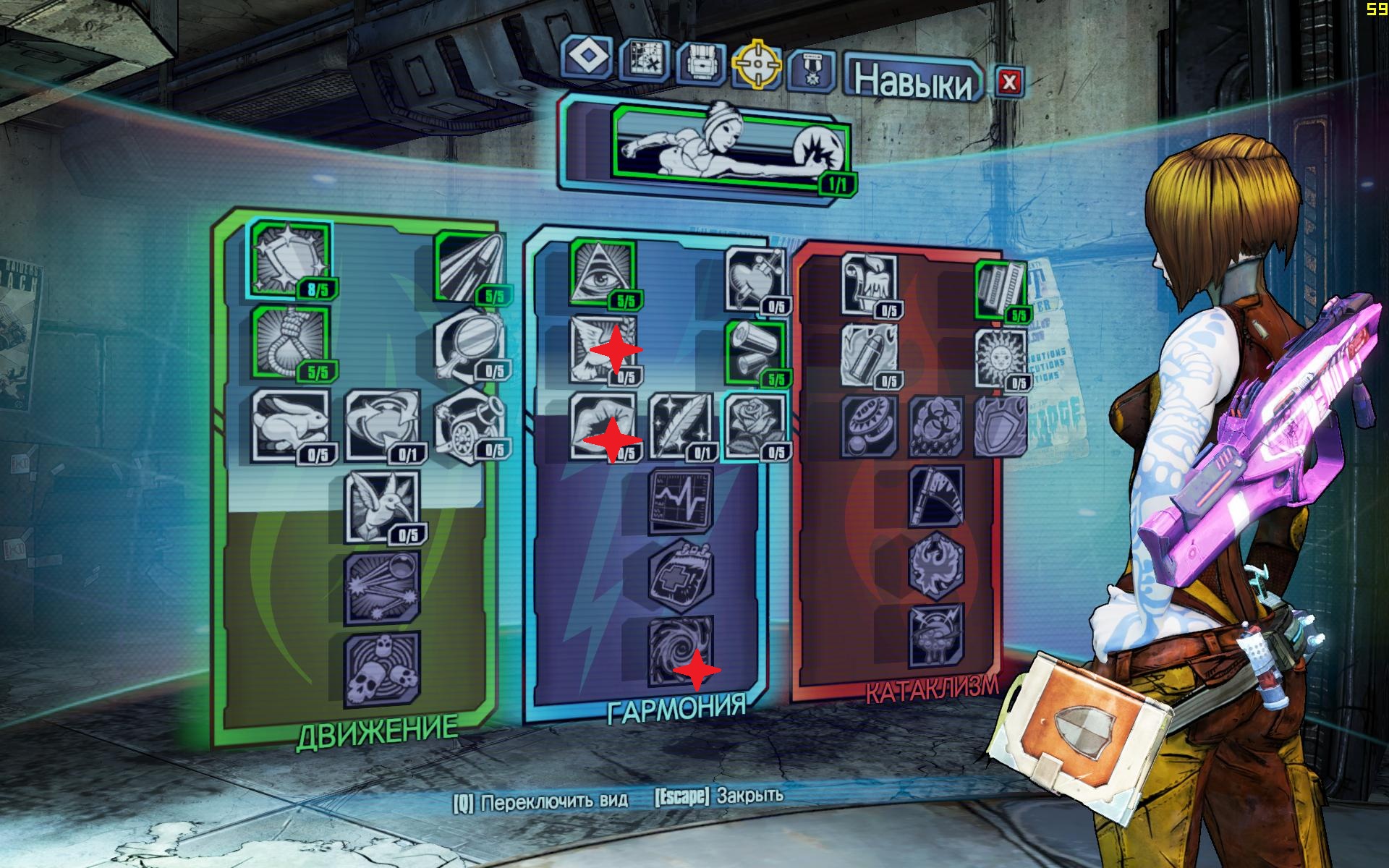Select the diamond icon tab
The width and height of the screenshot is (1389, 868).
pyautogui.click(x=586, y=56)
